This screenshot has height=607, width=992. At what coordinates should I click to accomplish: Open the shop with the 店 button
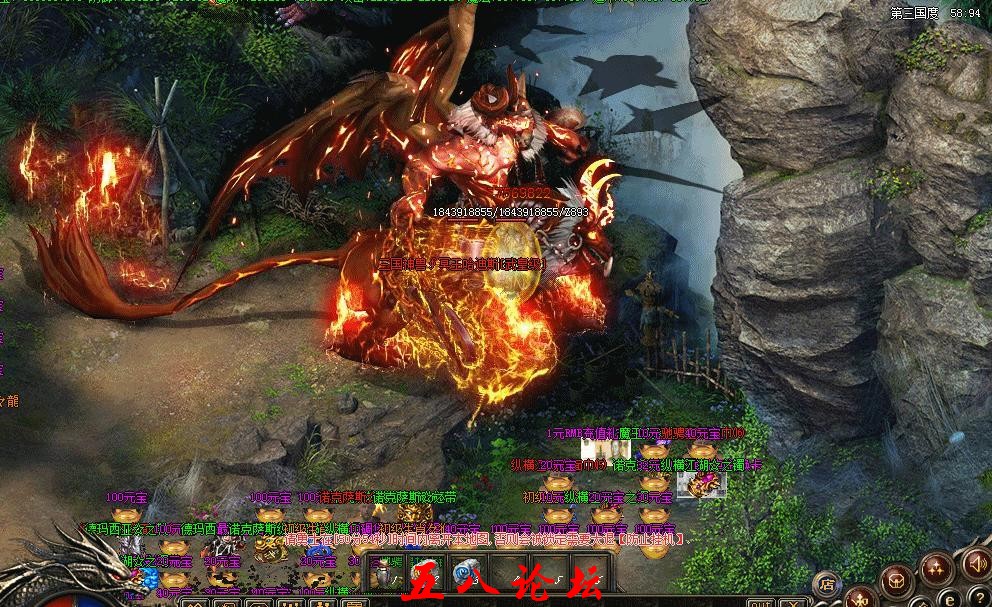(827, 583)
